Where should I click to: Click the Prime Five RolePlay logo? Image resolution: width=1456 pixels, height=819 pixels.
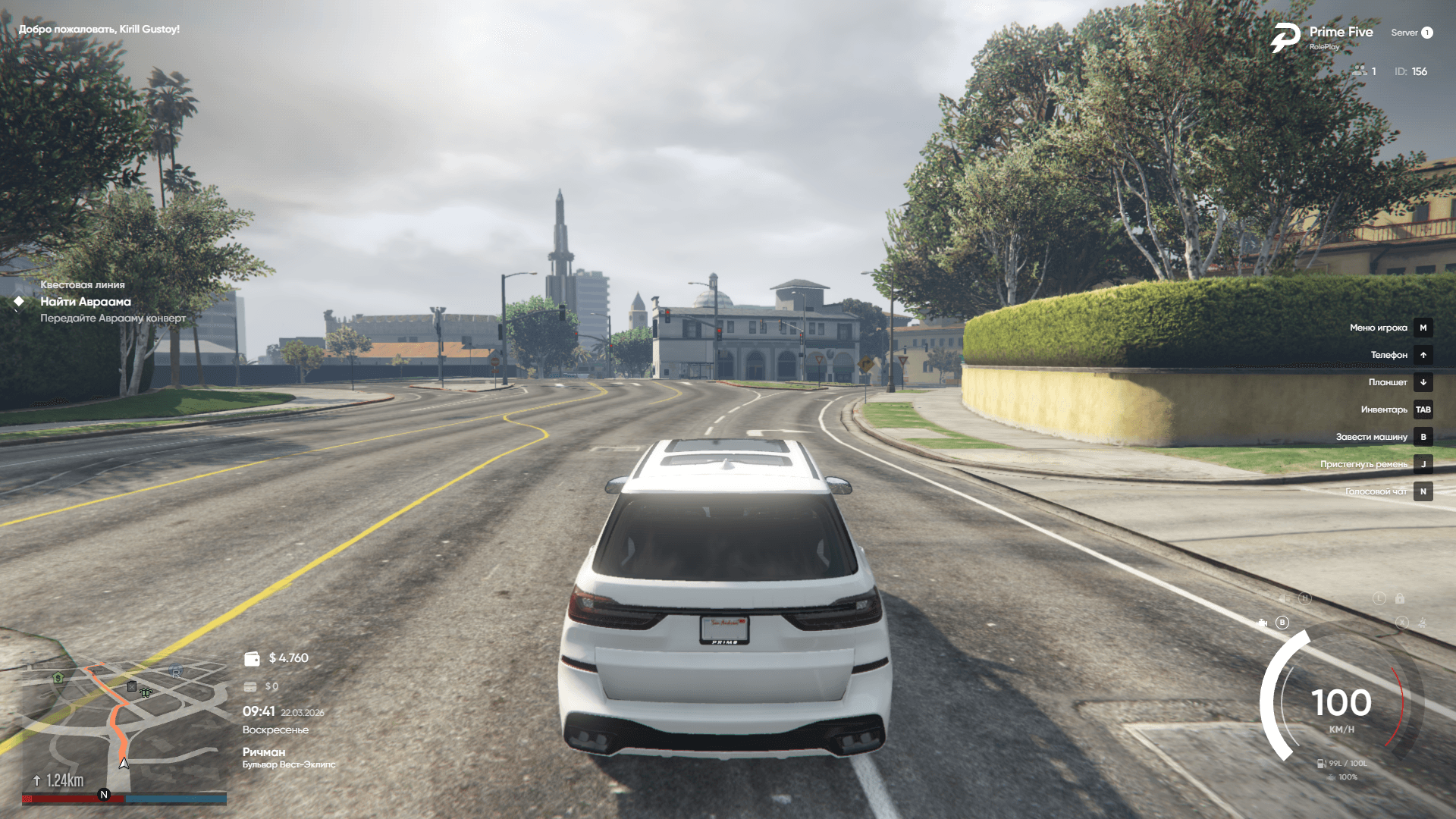1285,37
